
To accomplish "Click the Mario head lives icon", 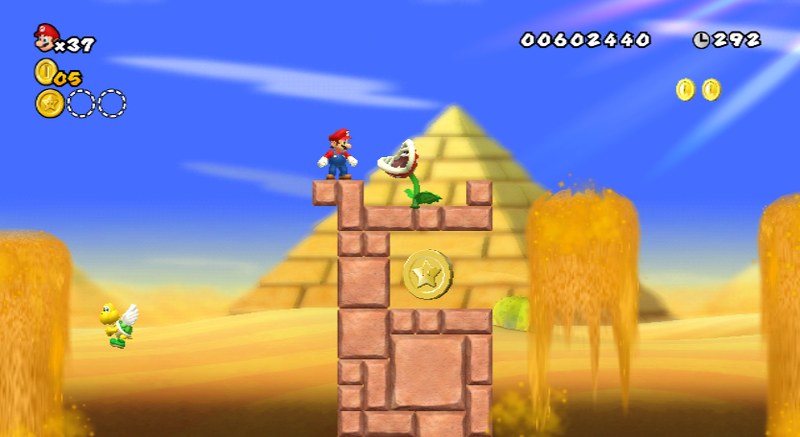I will point(46,38).
